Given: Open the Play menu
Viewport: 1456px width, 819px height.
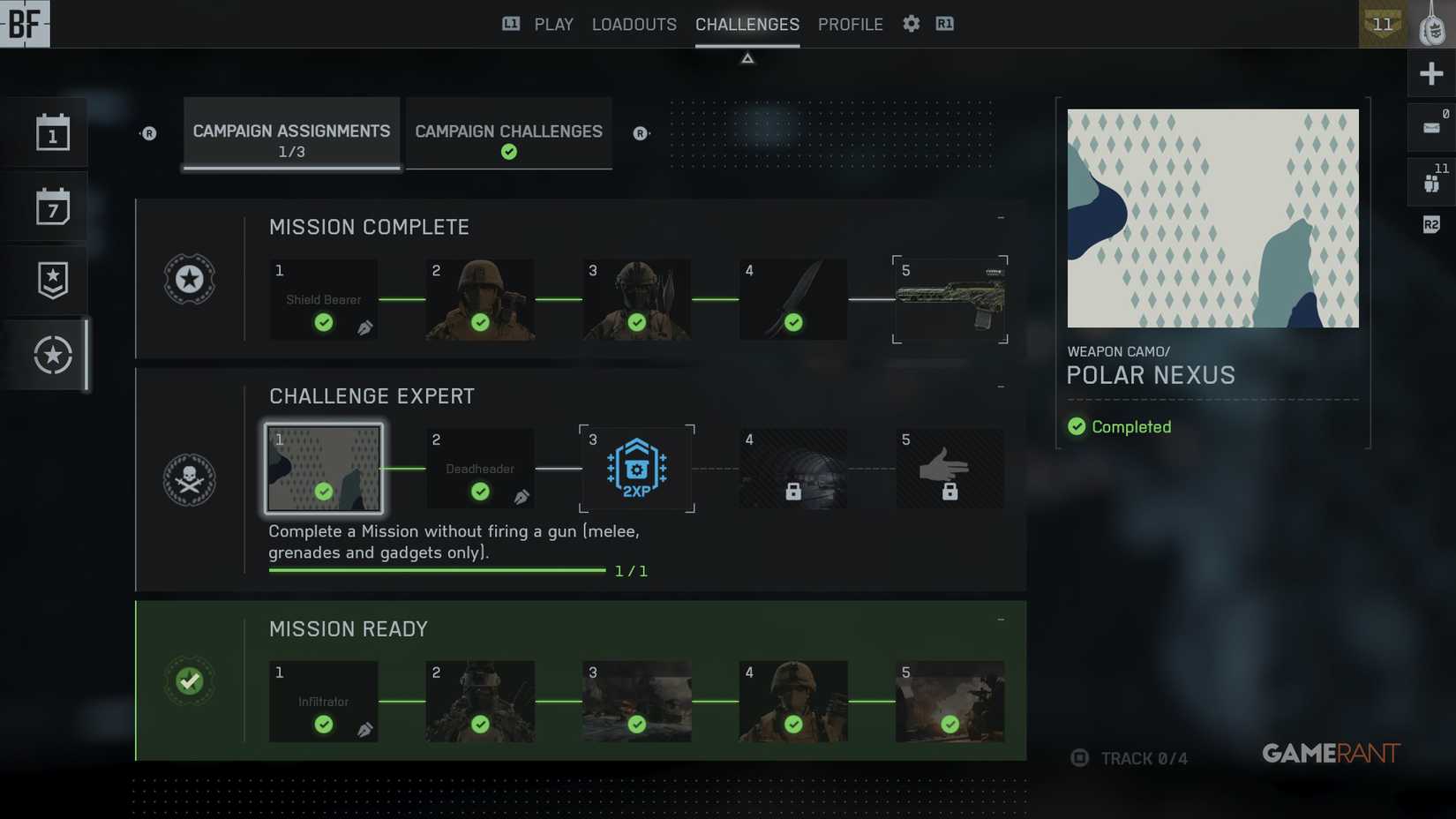Looking at the screenshot, I should [x=553, y=24].
